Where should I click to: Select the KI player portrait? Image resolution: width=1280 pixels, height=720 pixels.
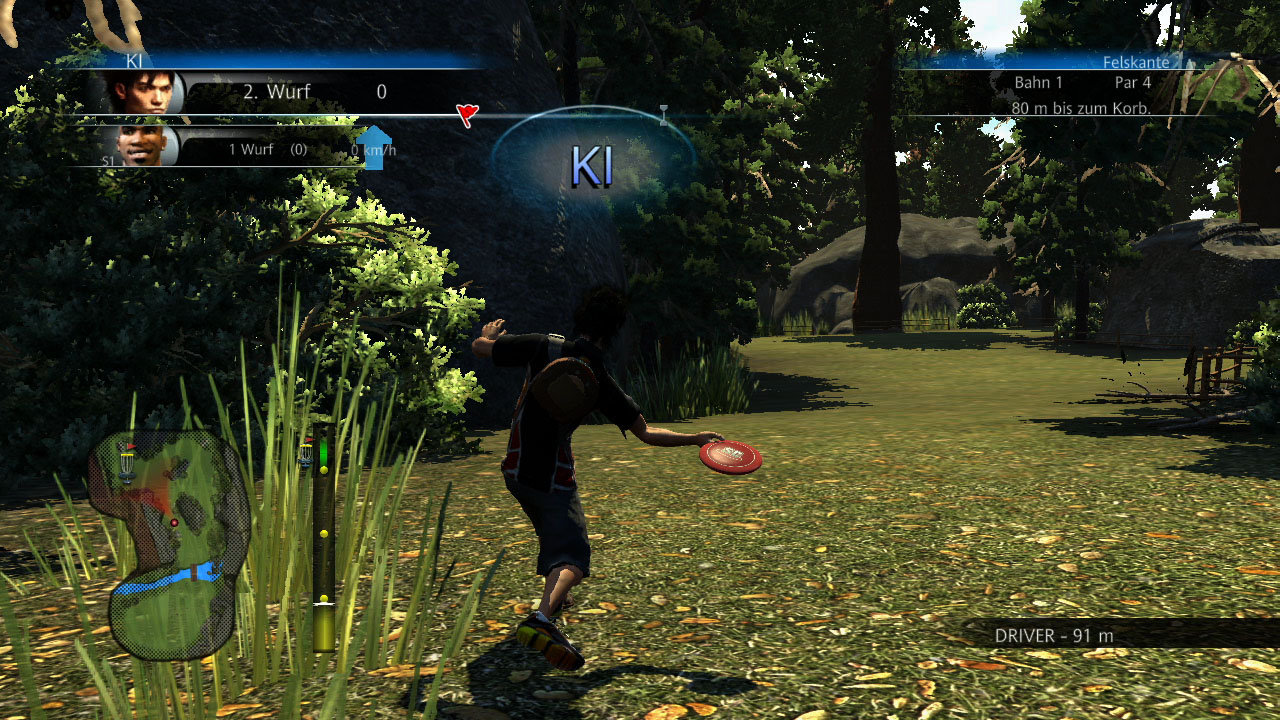(144, 92)
